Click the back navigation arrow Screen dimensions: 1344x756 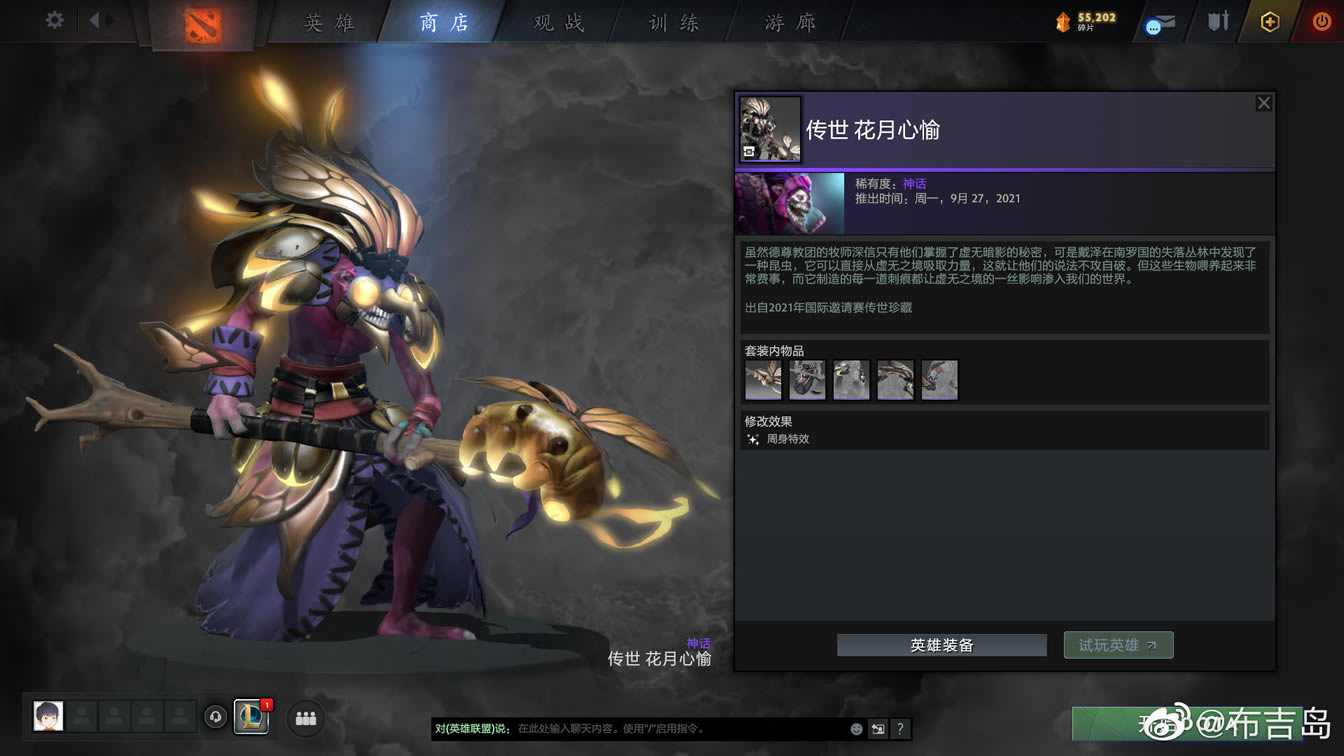pos(96,18)
